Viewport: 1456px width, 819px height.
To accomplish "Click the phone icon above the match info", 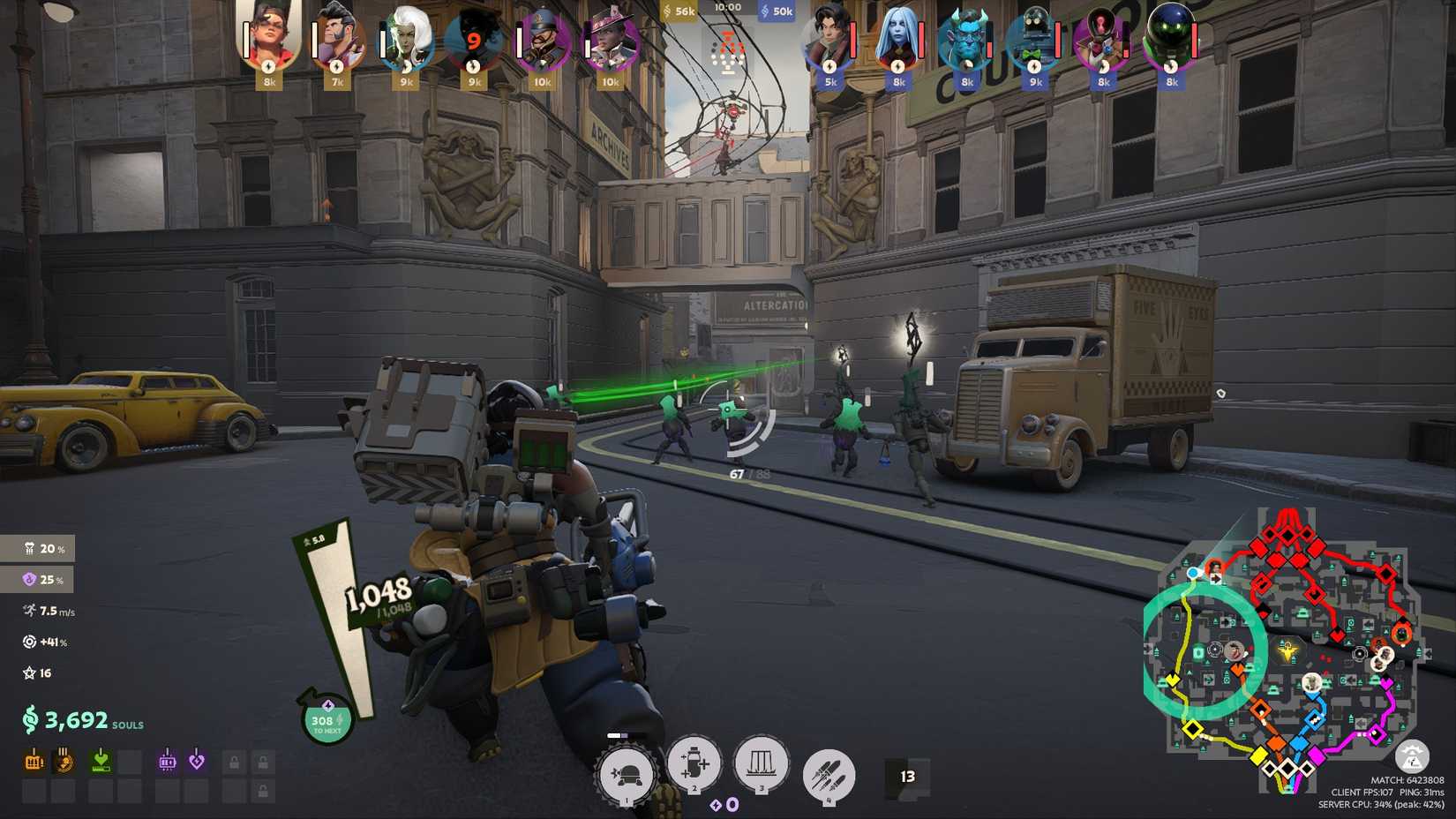I will click(x=1413, y=756).
